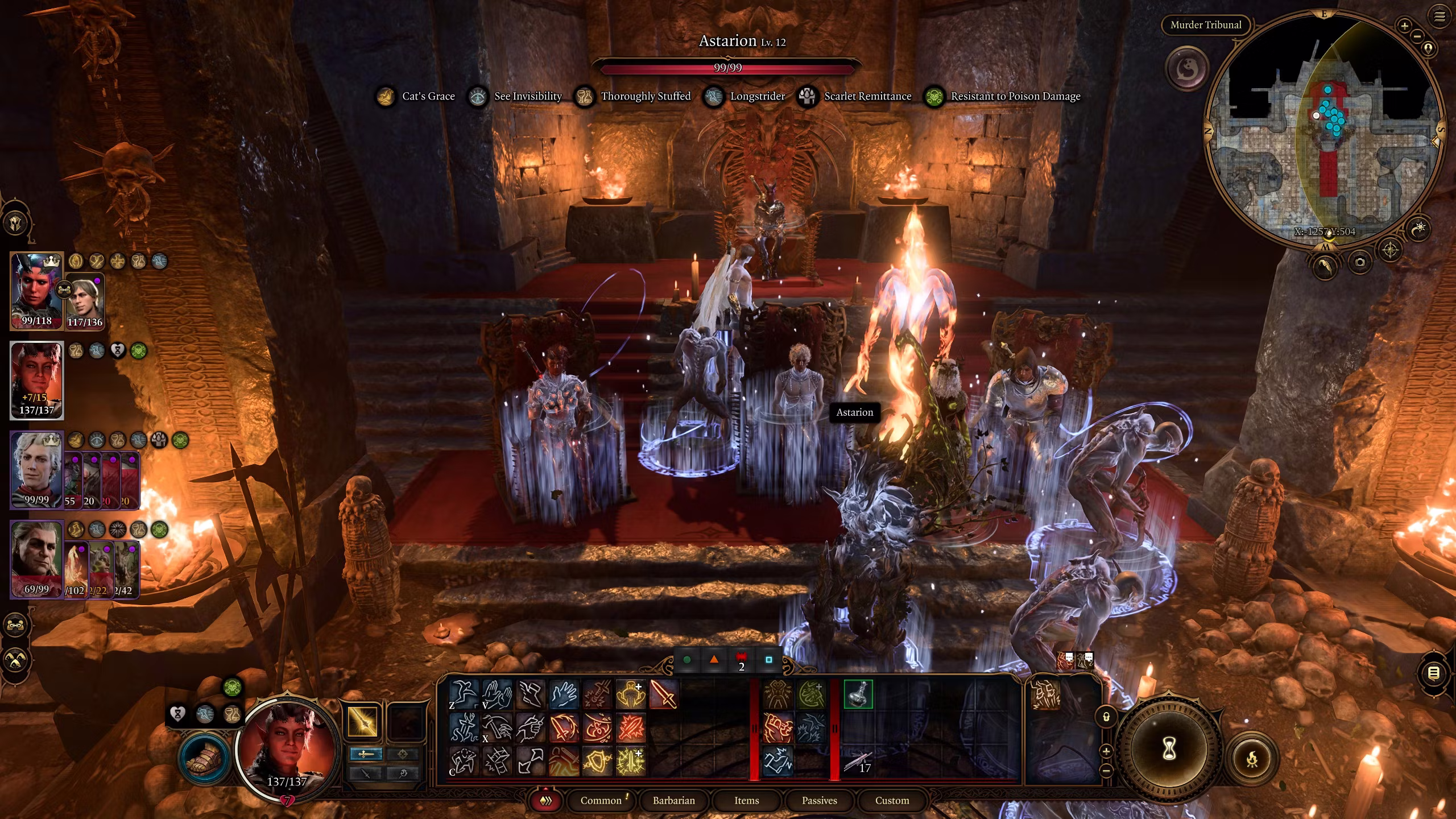Switch to the Custom hotbar tab
This screenshot has width=1456, height=819.
892,800
